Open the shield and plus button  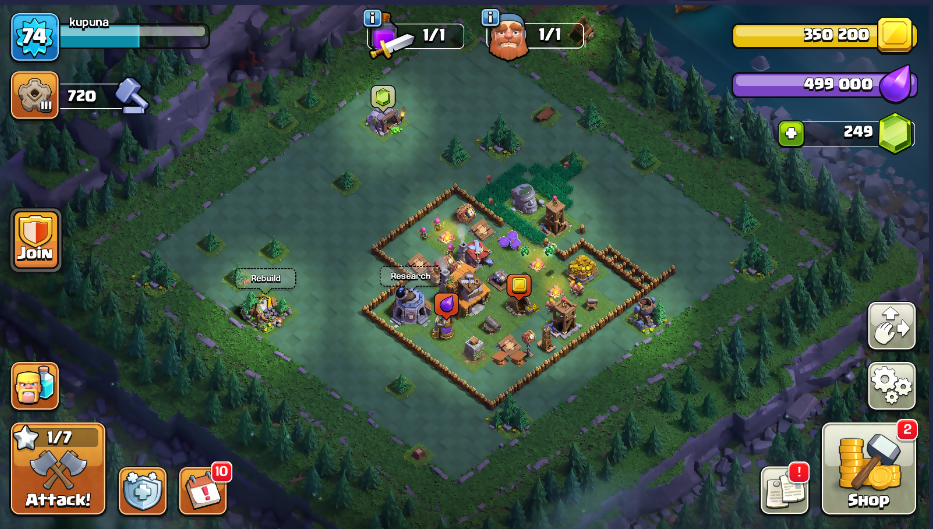pos(143,490)
